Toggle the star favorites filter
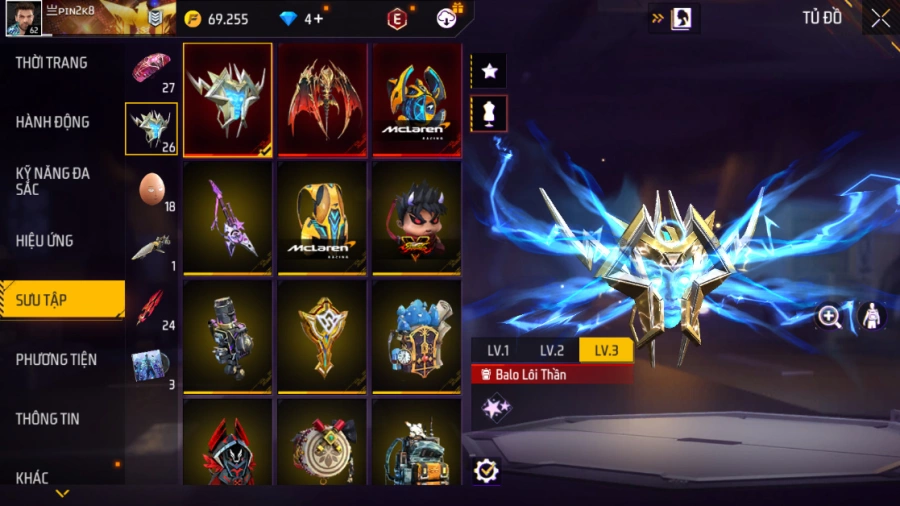Screen dimensions: 900x506 pyautogui.click(x=489, y=71)
